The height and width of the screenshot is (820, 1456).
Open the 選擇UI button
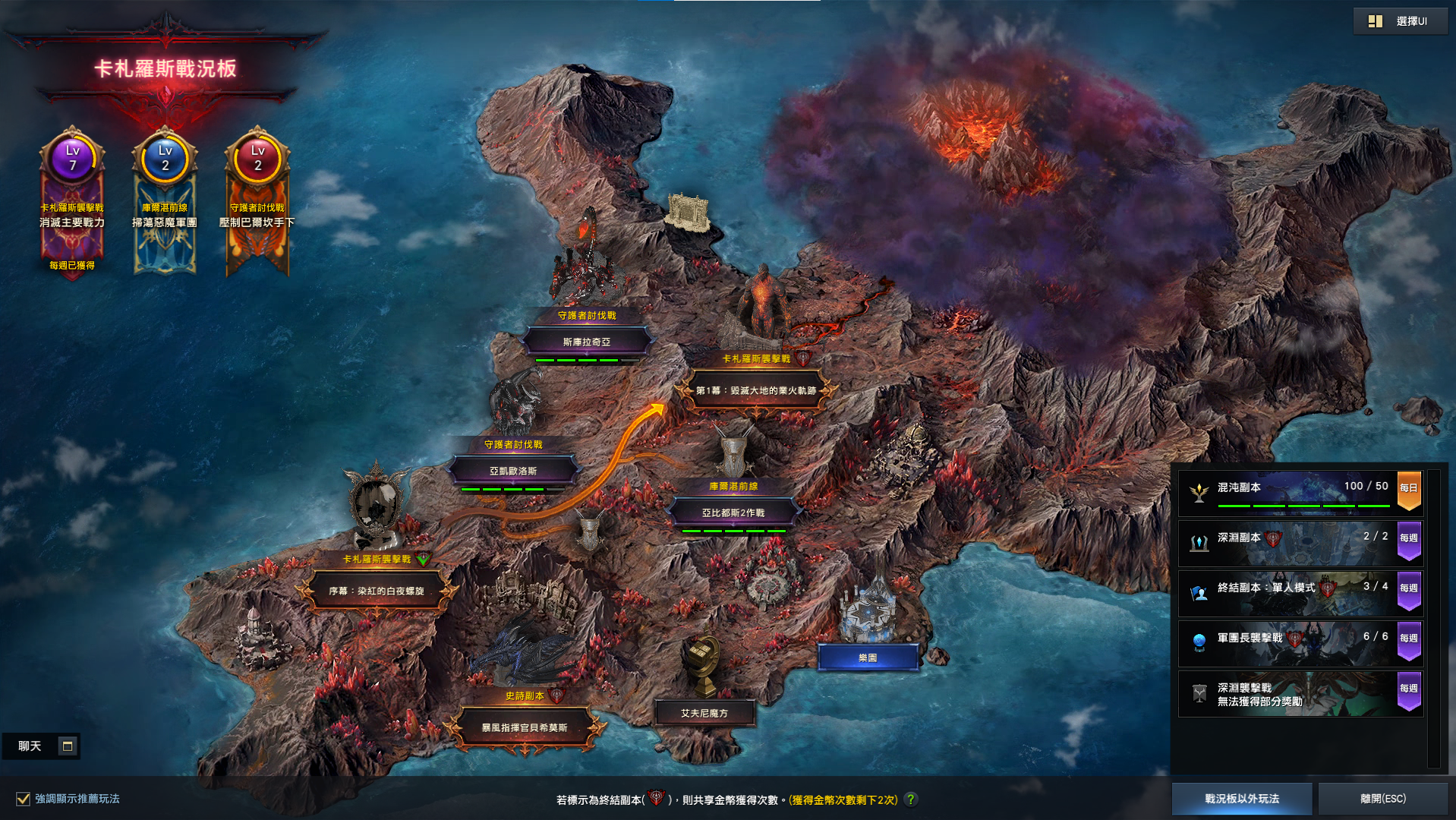click(1400, 21)
